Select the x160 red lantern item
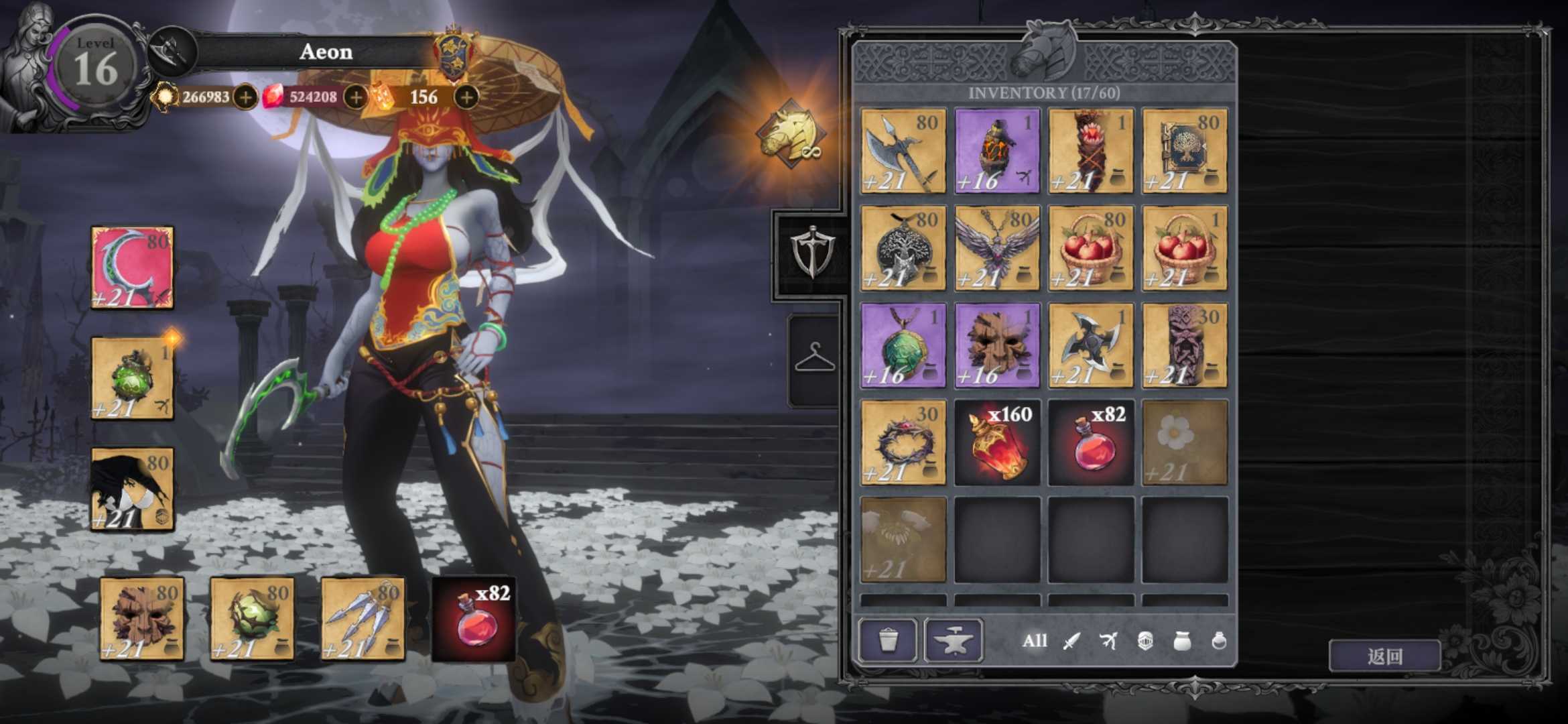 997,442
